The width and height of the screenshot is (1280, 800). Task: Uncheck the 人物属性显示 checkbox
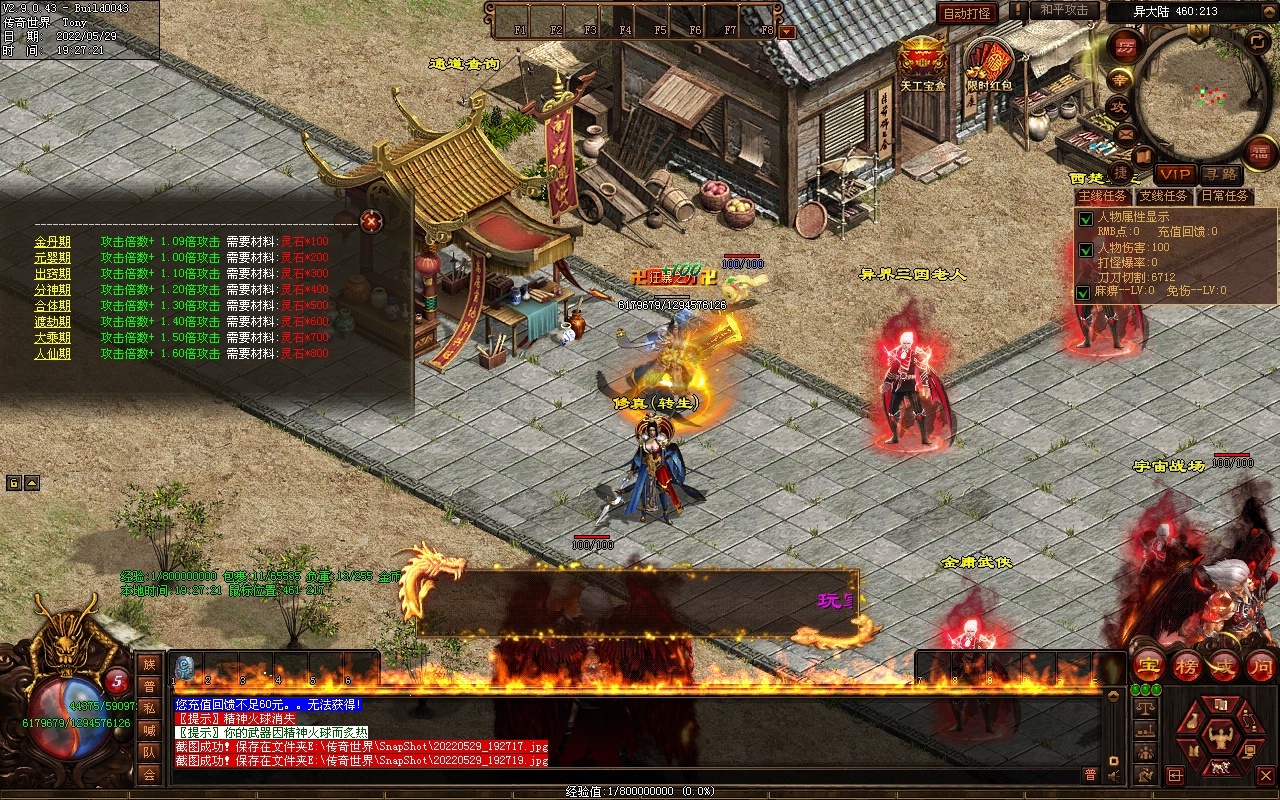(1084, 219)
